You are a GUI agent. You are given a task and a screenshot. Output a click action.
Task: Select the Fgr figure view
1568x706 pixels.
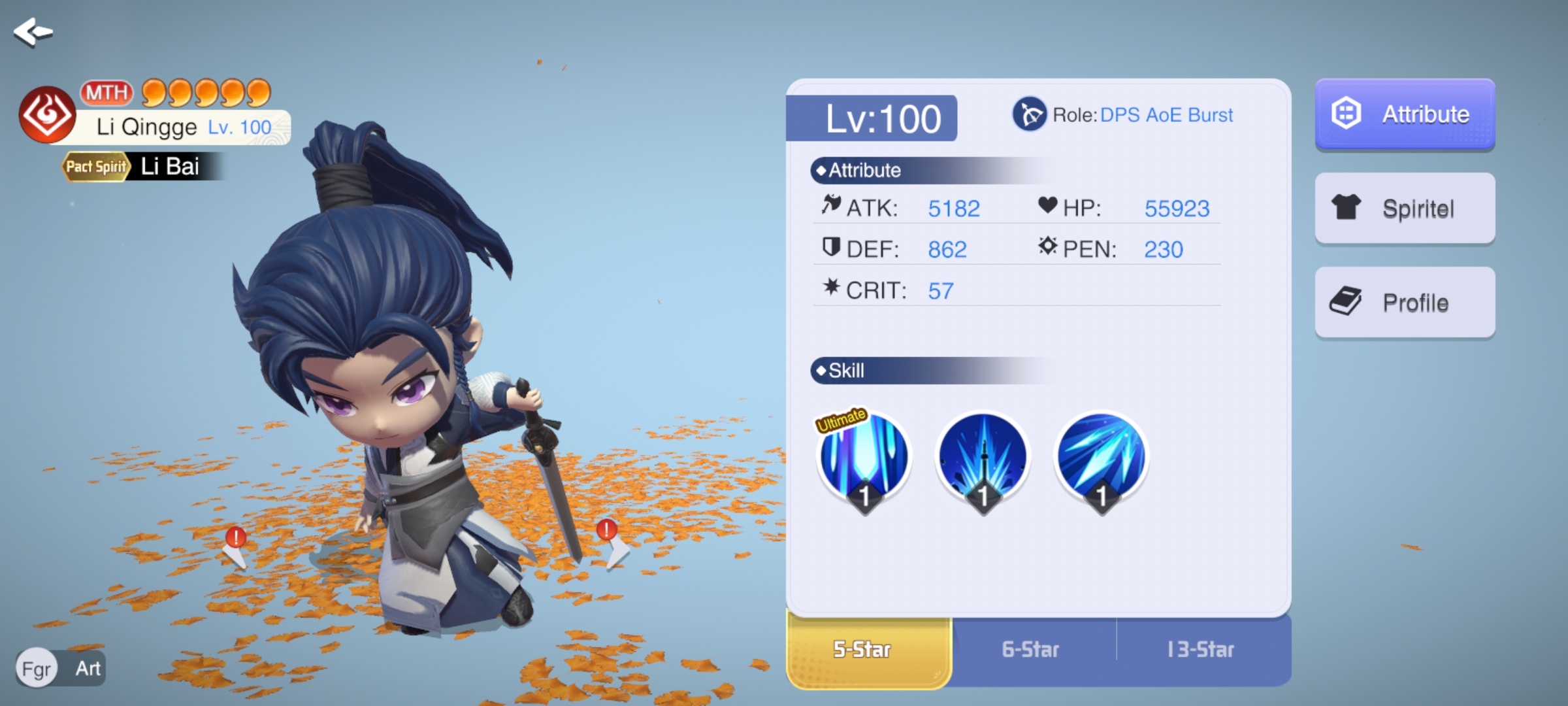(37, 668)
